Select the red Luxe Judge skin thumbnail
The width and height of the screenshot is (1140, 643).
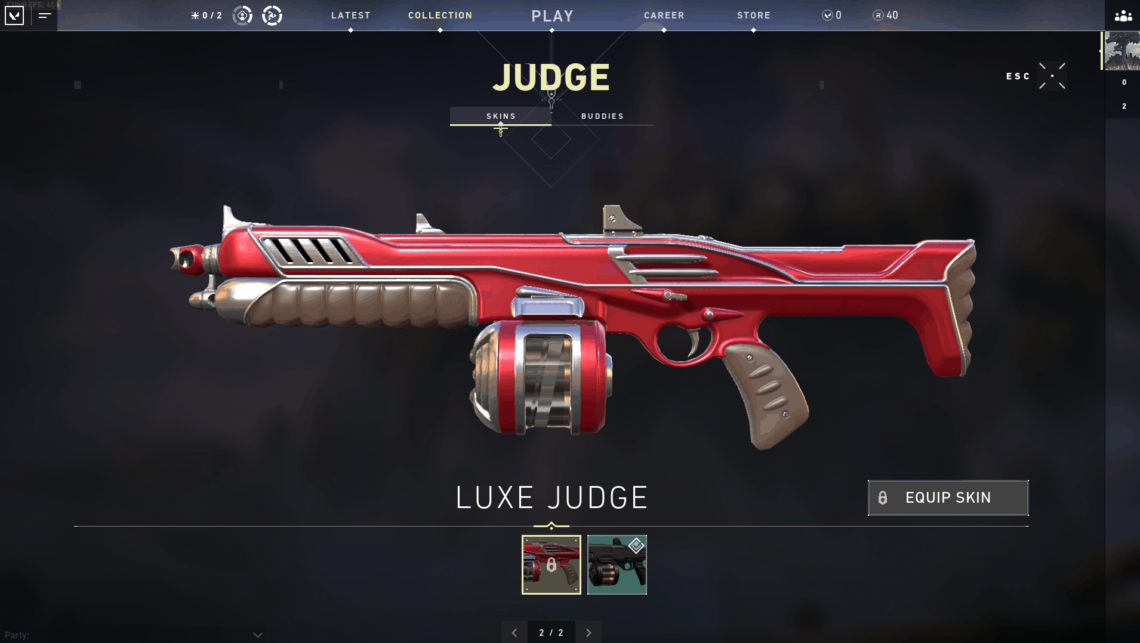tap(551, 564)
